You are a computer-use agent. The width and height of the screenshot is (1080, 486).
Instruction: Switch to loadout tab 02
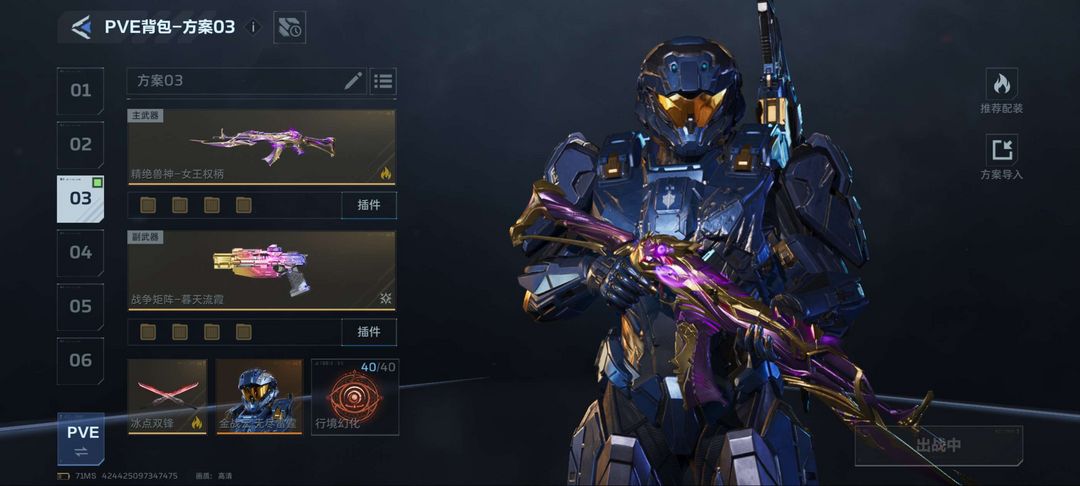tap(80, 144)
